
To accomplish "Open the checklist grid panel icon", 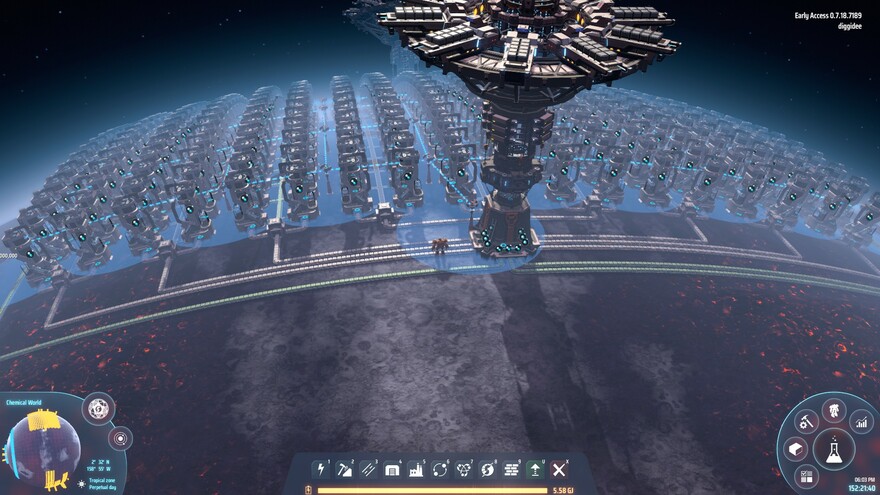I will point(806,475).
